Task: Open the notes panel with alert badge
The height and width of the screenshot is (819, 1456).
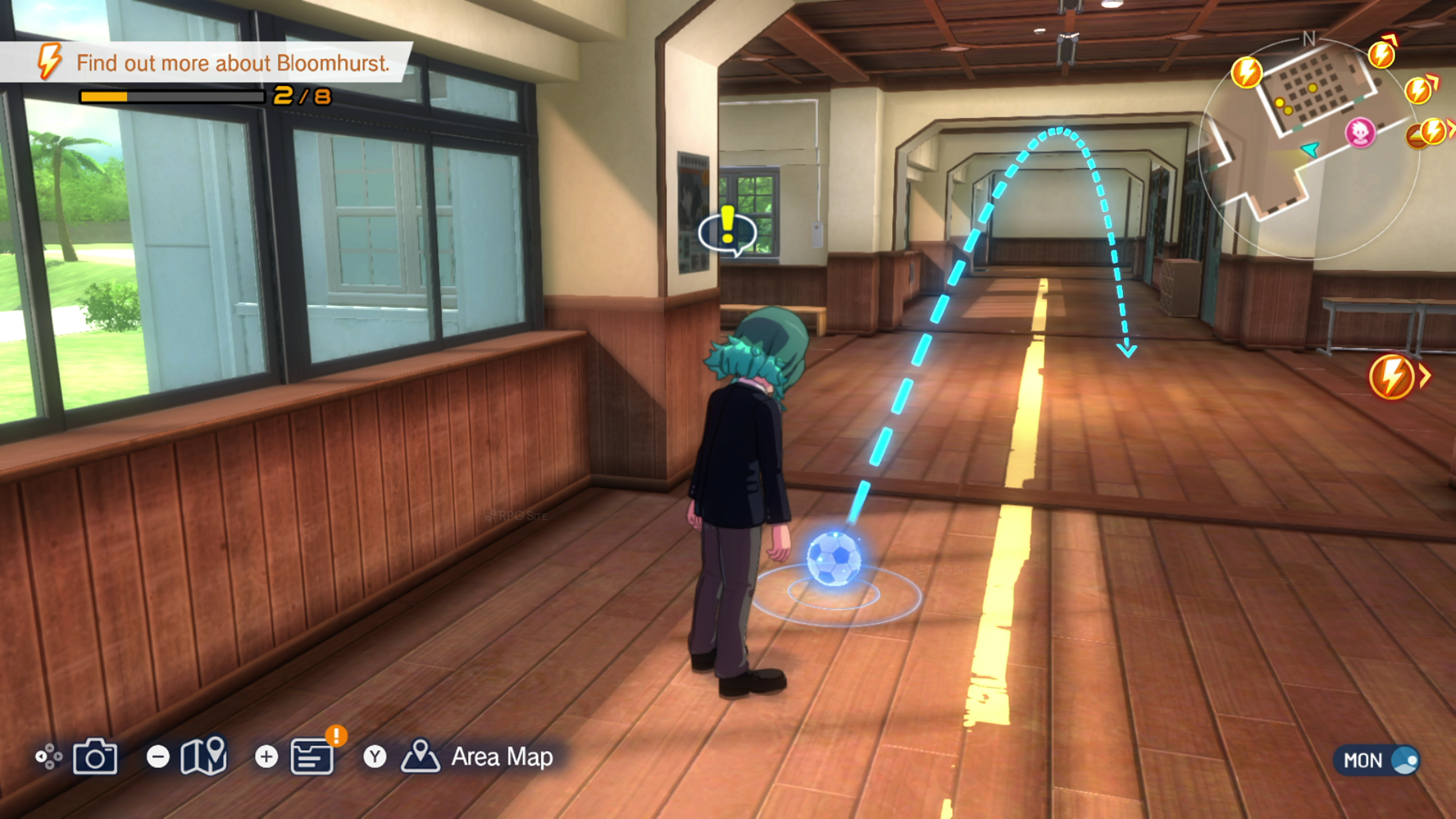Action: point(312,756)
